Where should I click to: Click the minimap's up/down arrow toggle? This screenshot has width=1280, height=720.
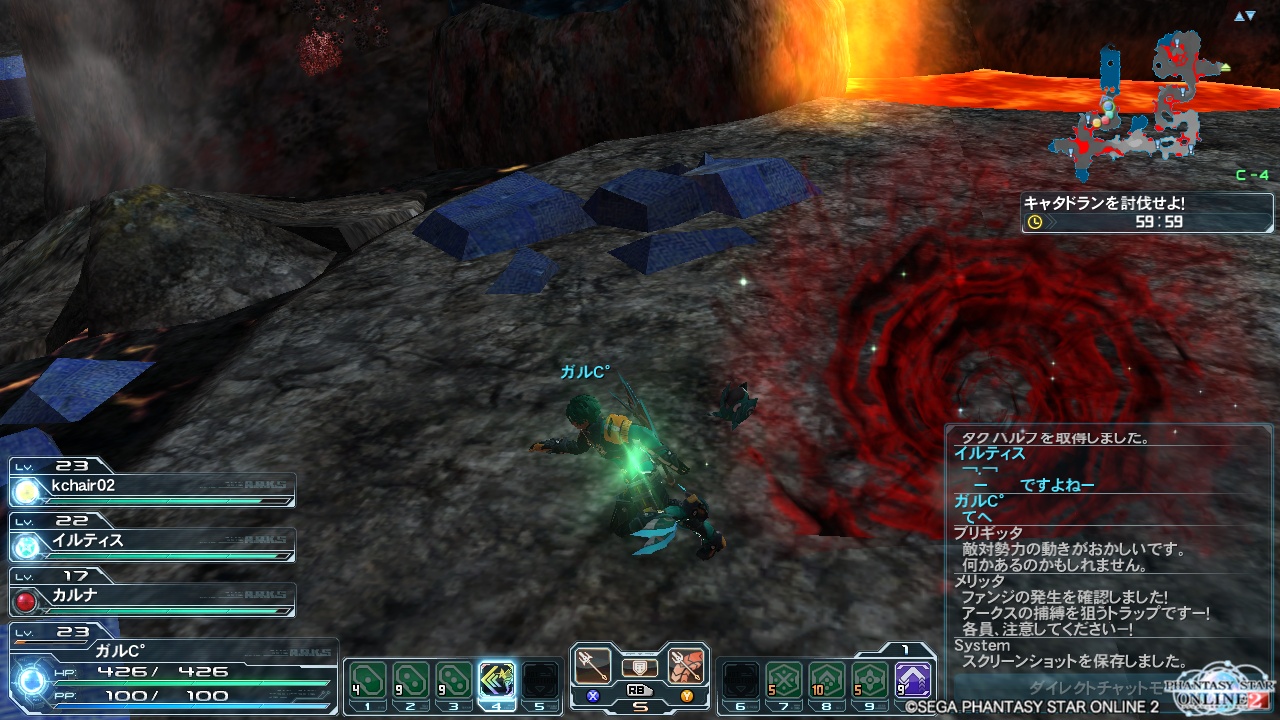point(1244,16)
